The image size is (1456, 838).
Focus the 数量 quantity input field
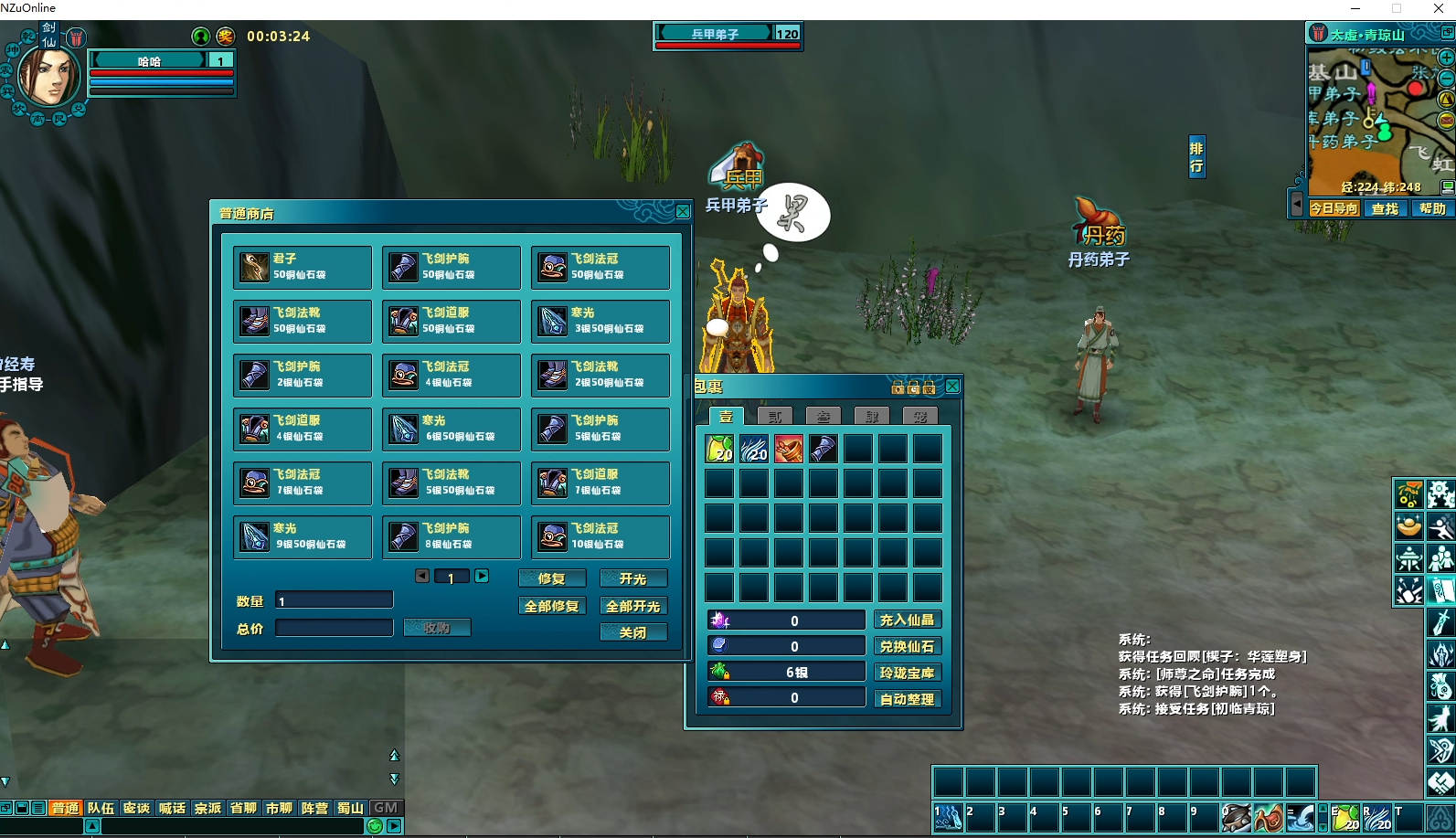(334, 600)
